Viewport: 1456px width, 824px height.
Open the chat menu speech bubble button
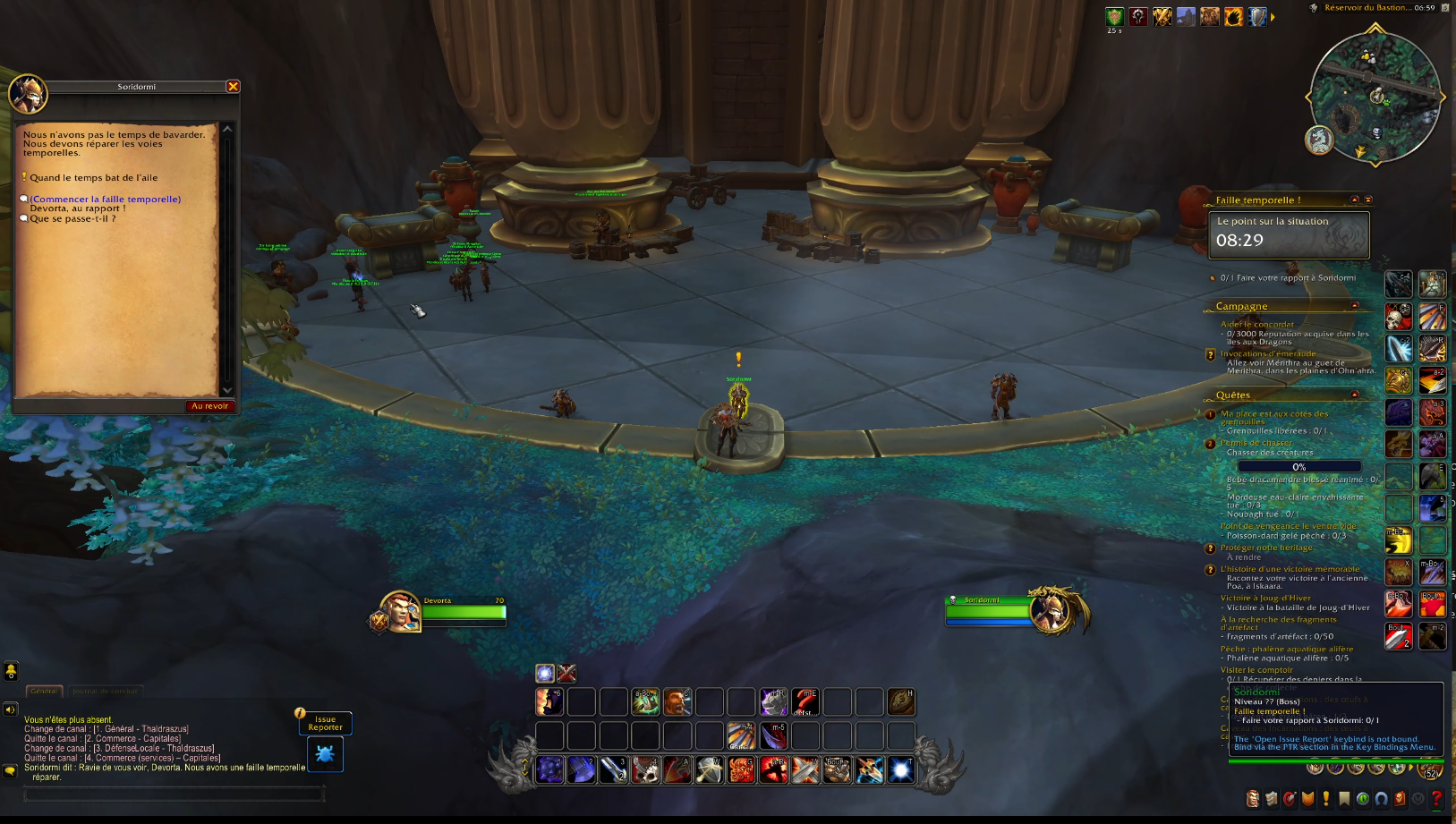[11, 770]
